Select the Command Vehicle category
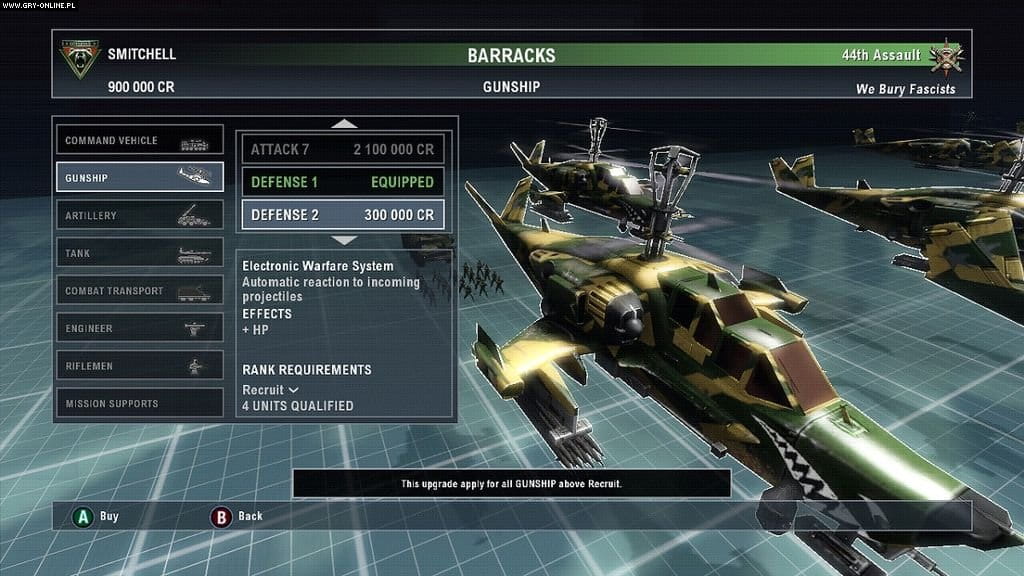Viewport: 1024px width, 576px height. 139,141
